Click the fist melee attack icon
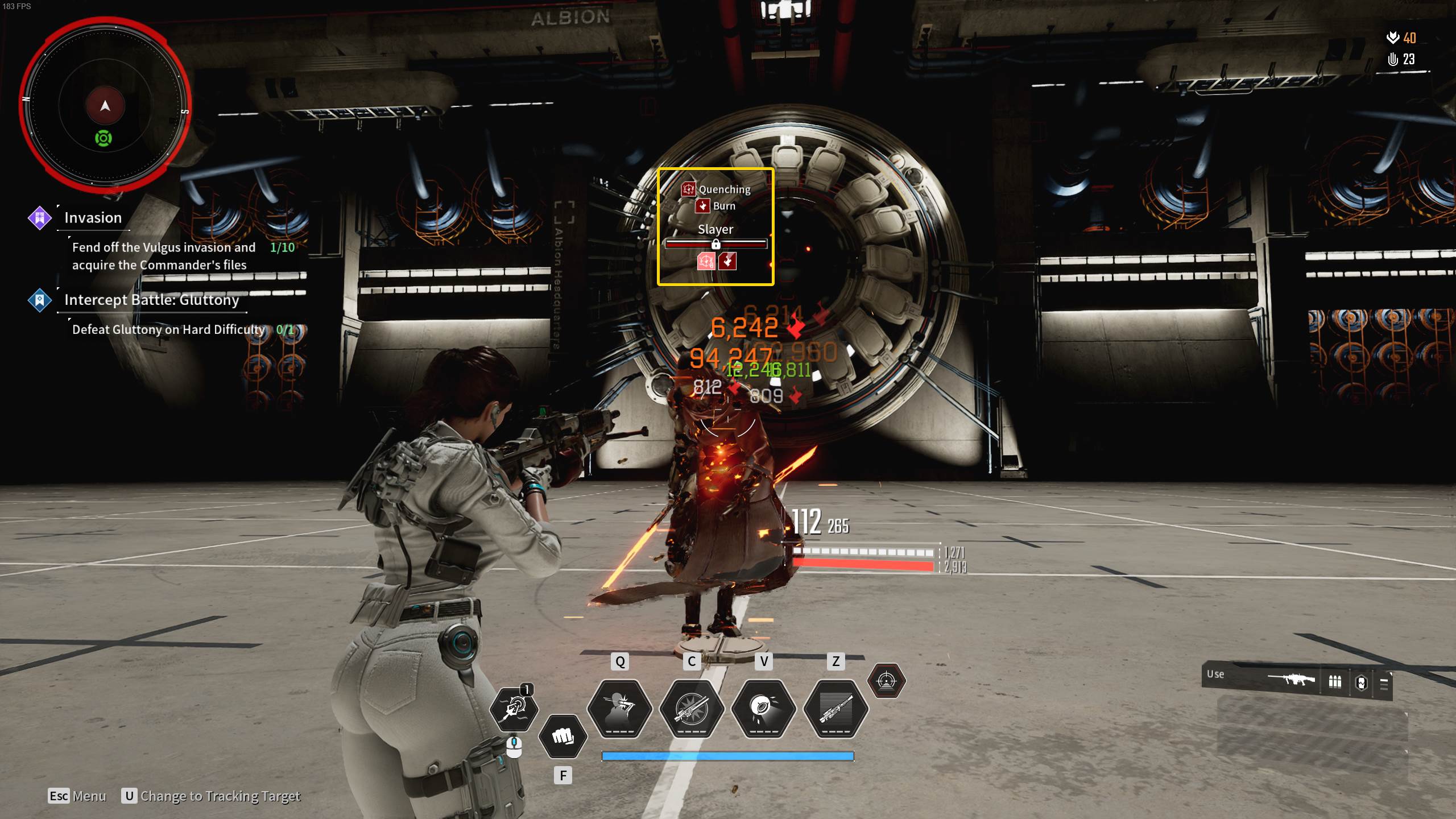1456x819 pixels. 562,737
